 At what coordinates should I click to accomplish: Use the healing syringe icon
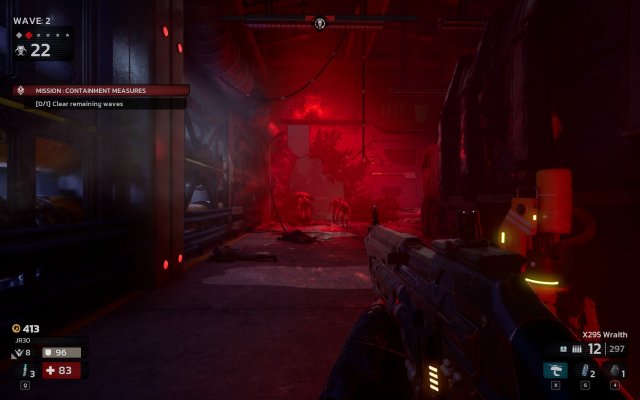[24, 371]
